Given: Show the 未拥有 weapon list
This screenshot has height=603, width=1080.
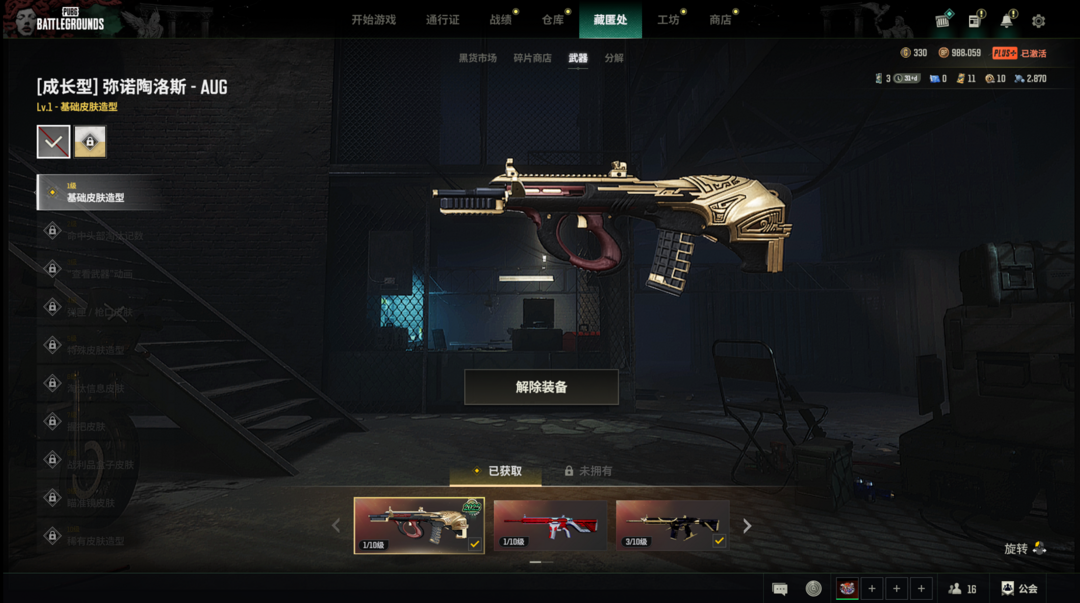Looking at the screenshot, I should point(588,471).
